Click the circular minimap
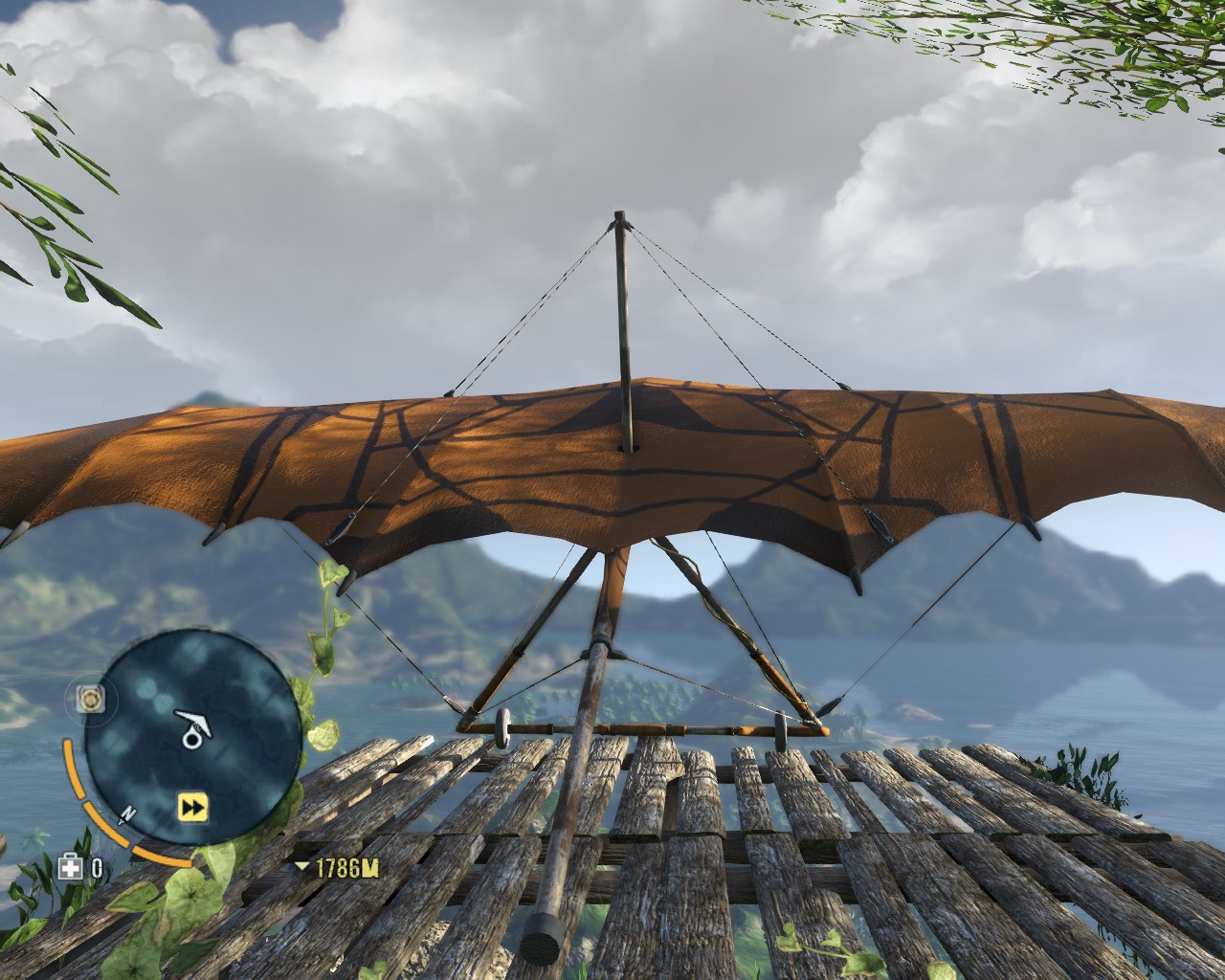Viewport: 1225px width, 980px height. [x=191, y=737]
